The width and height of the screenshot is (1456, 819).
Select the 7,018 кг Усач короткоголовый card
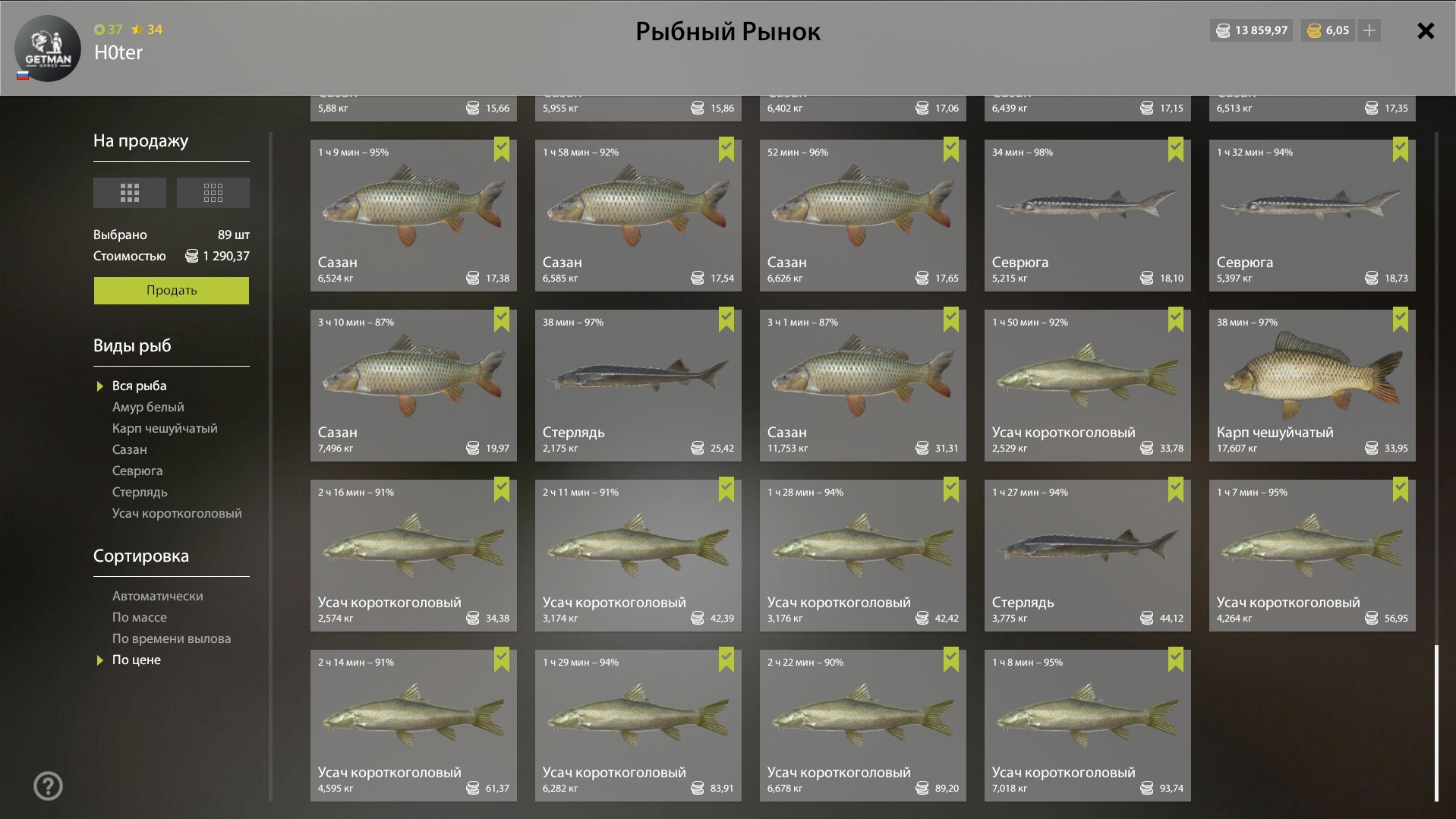point(1087,725)
